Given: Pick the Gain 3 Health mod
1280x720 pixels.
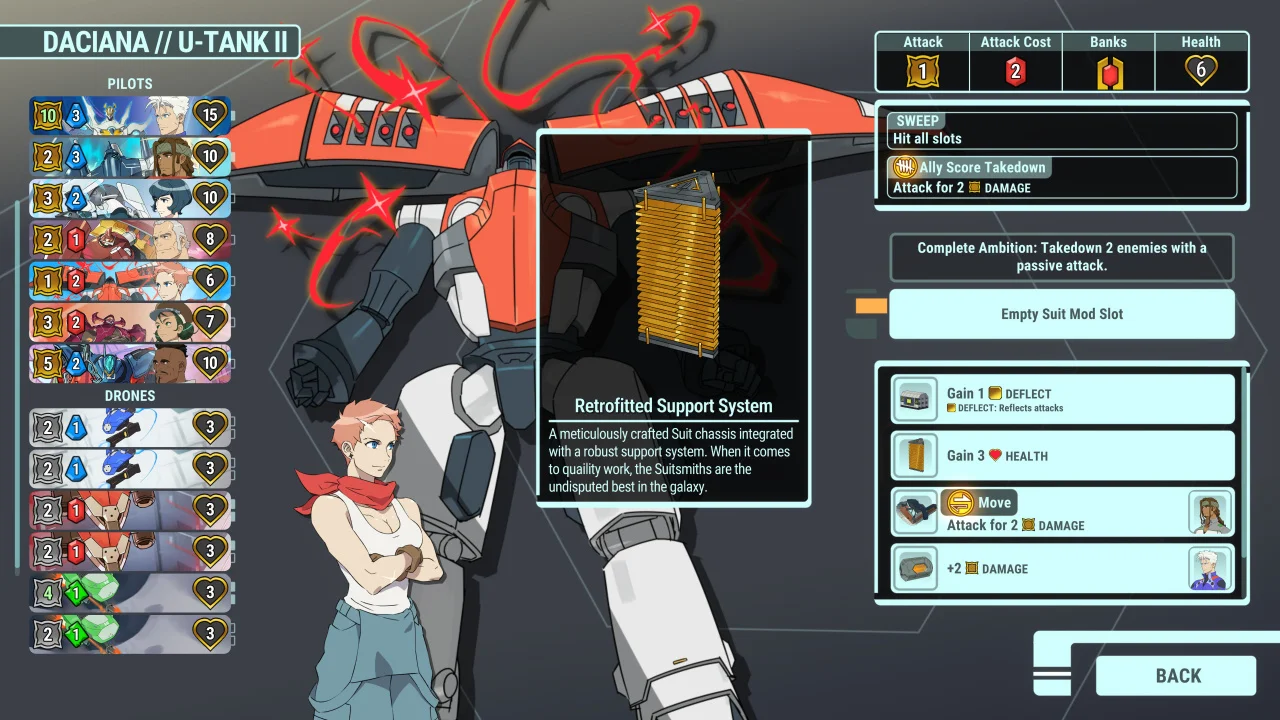Looking at the screenshot, I should [1062, 456].
